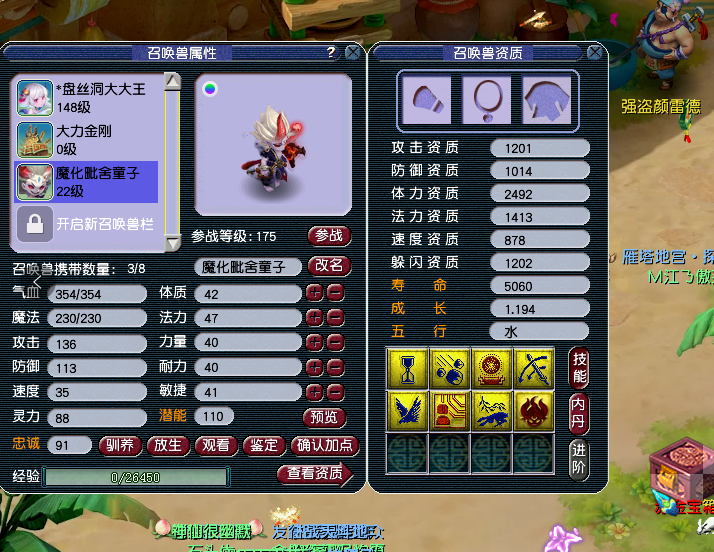Image resolution: width=714 pixels, height=552 pixels.
Task: Click the 鉴定 button
Action: coord(265,445)
